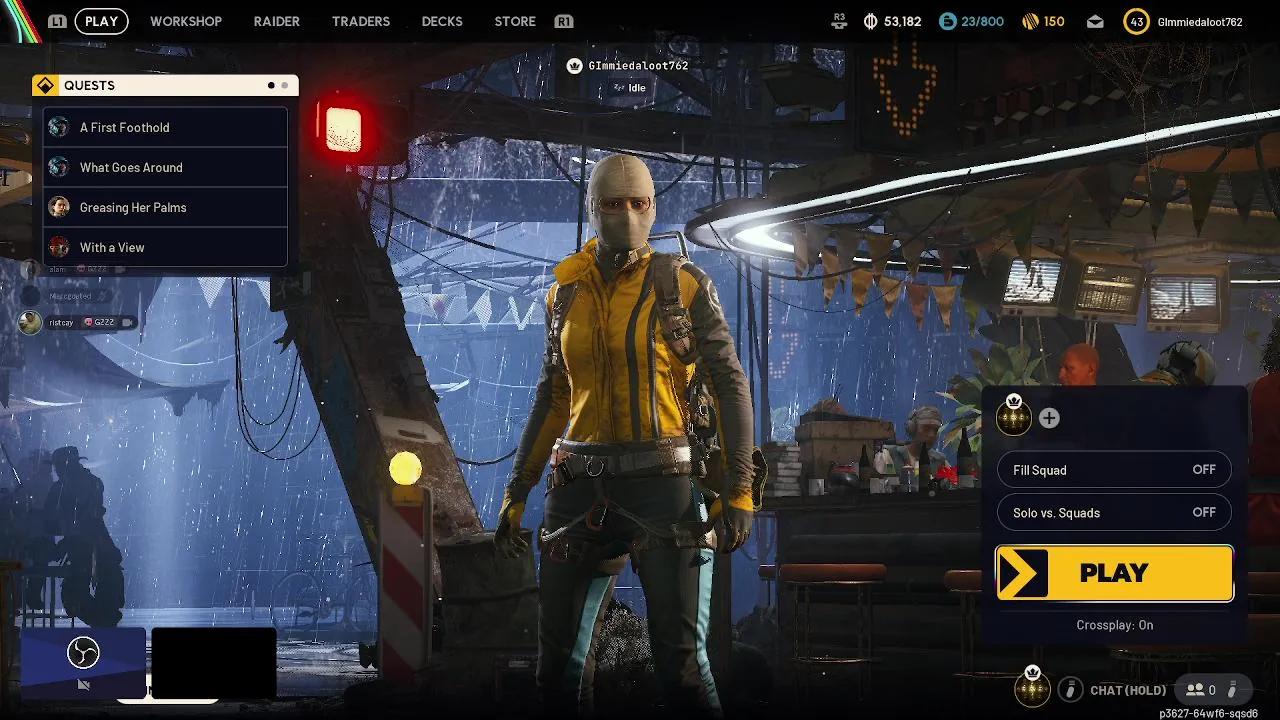The width and height of the screenshot is (1280, 720).
Task: Open the mail envelope icon
Action: [1095, 21]
